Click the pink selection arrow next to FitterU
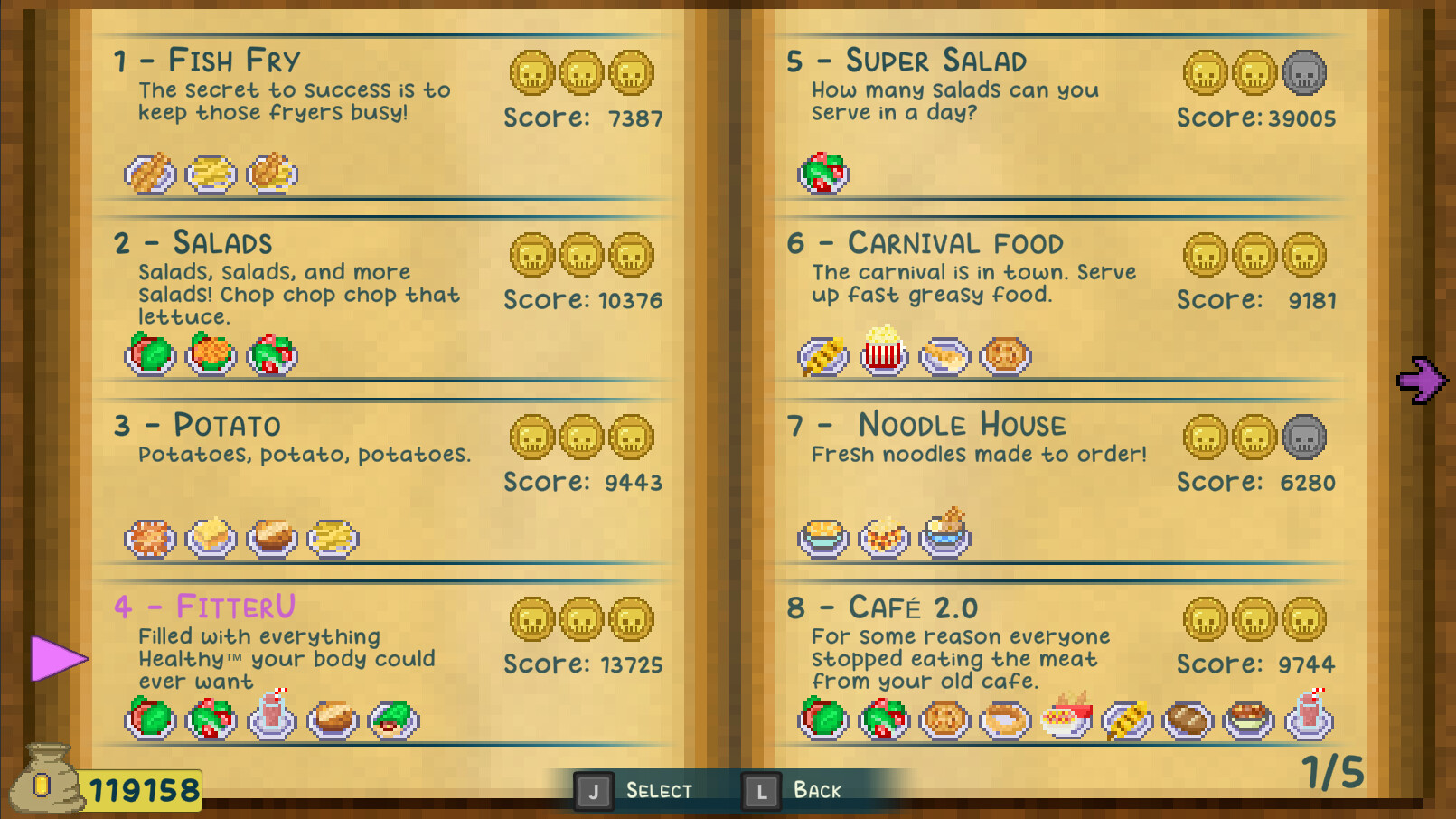Viewport: 1456px width, 819px height. pos(56,657)
